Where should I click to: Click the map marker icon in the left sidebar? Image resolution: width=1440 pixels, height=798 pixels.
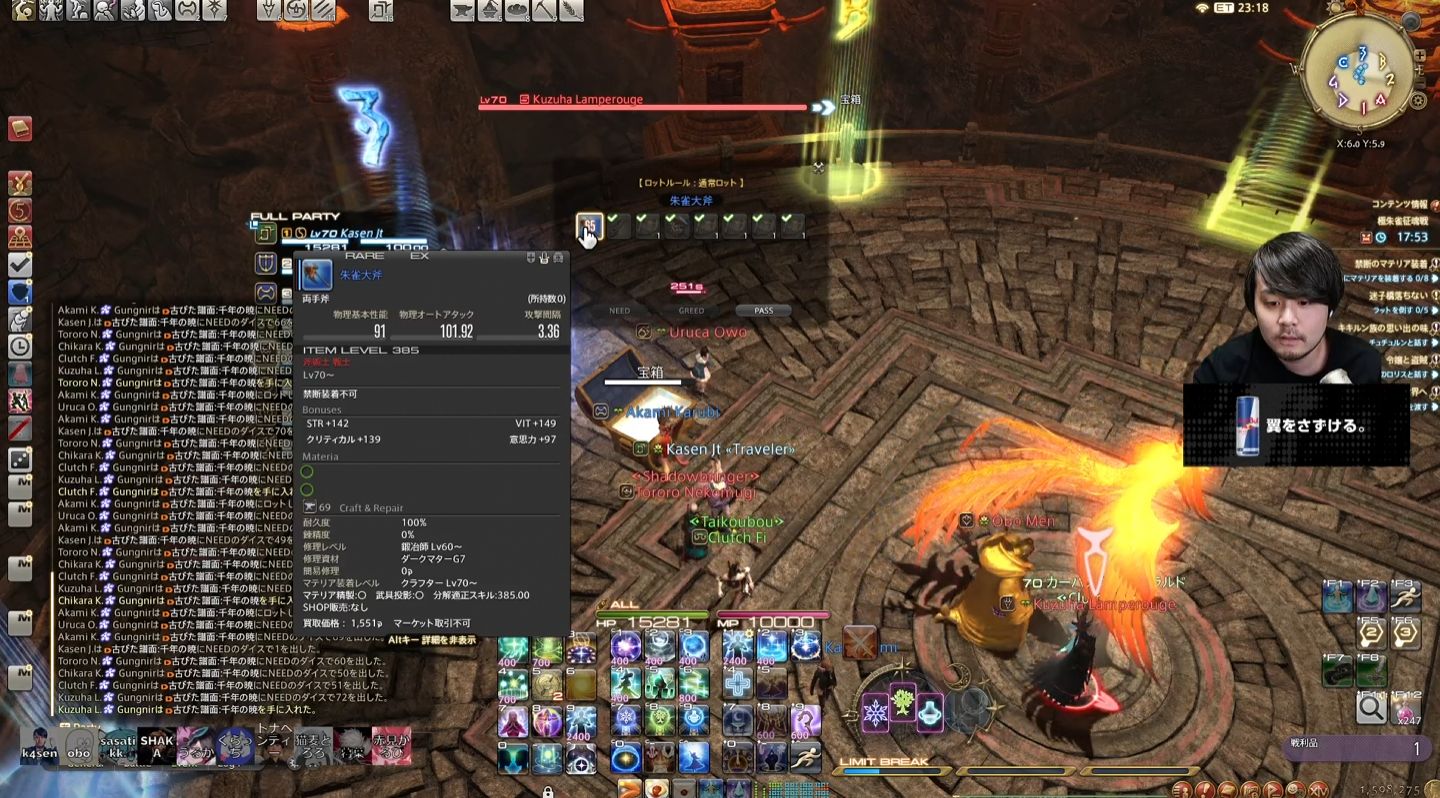[22, 236]
